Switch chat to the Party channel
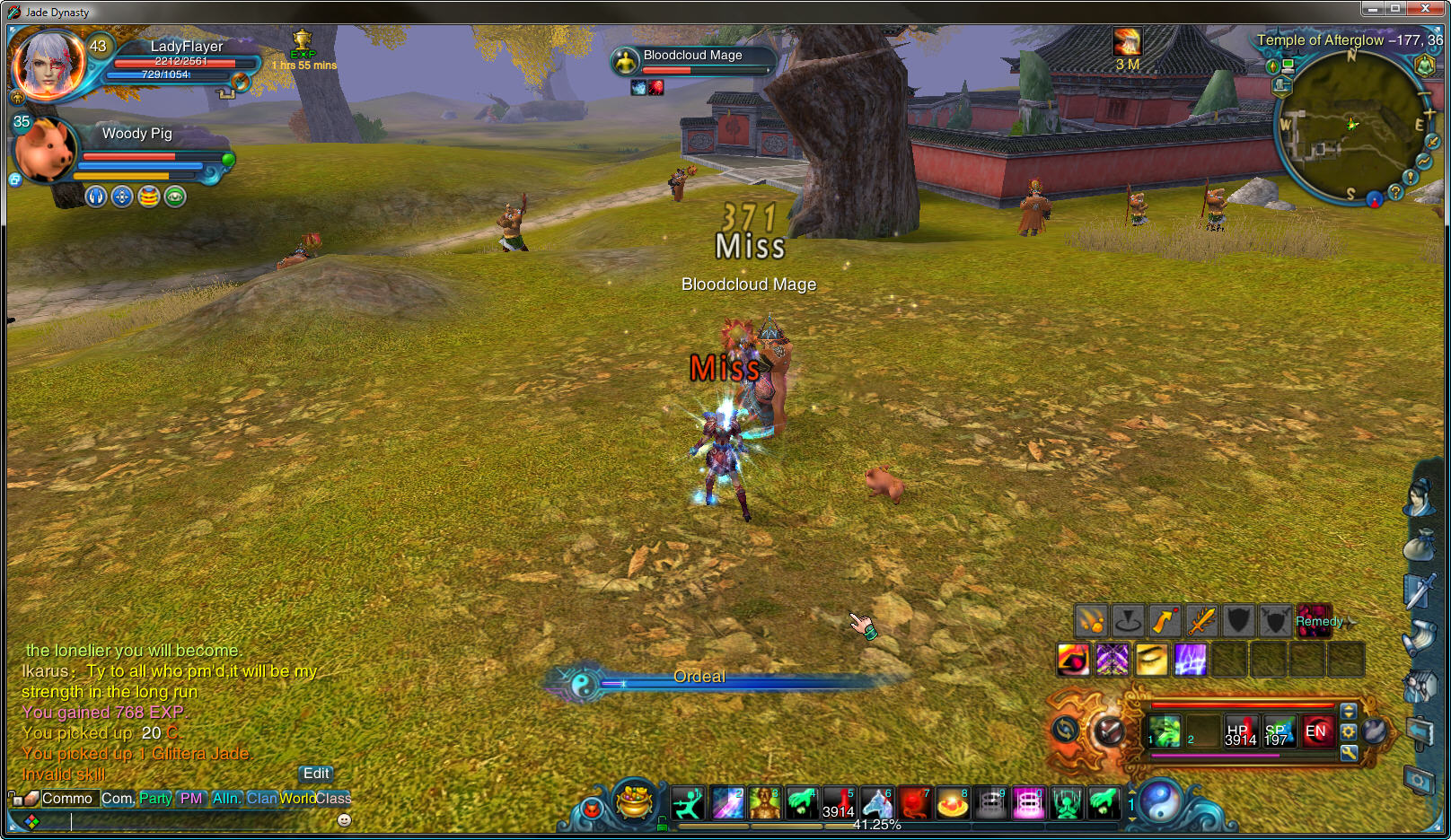The width and height of the screenshot is (1451, 840). pos(155,799)
